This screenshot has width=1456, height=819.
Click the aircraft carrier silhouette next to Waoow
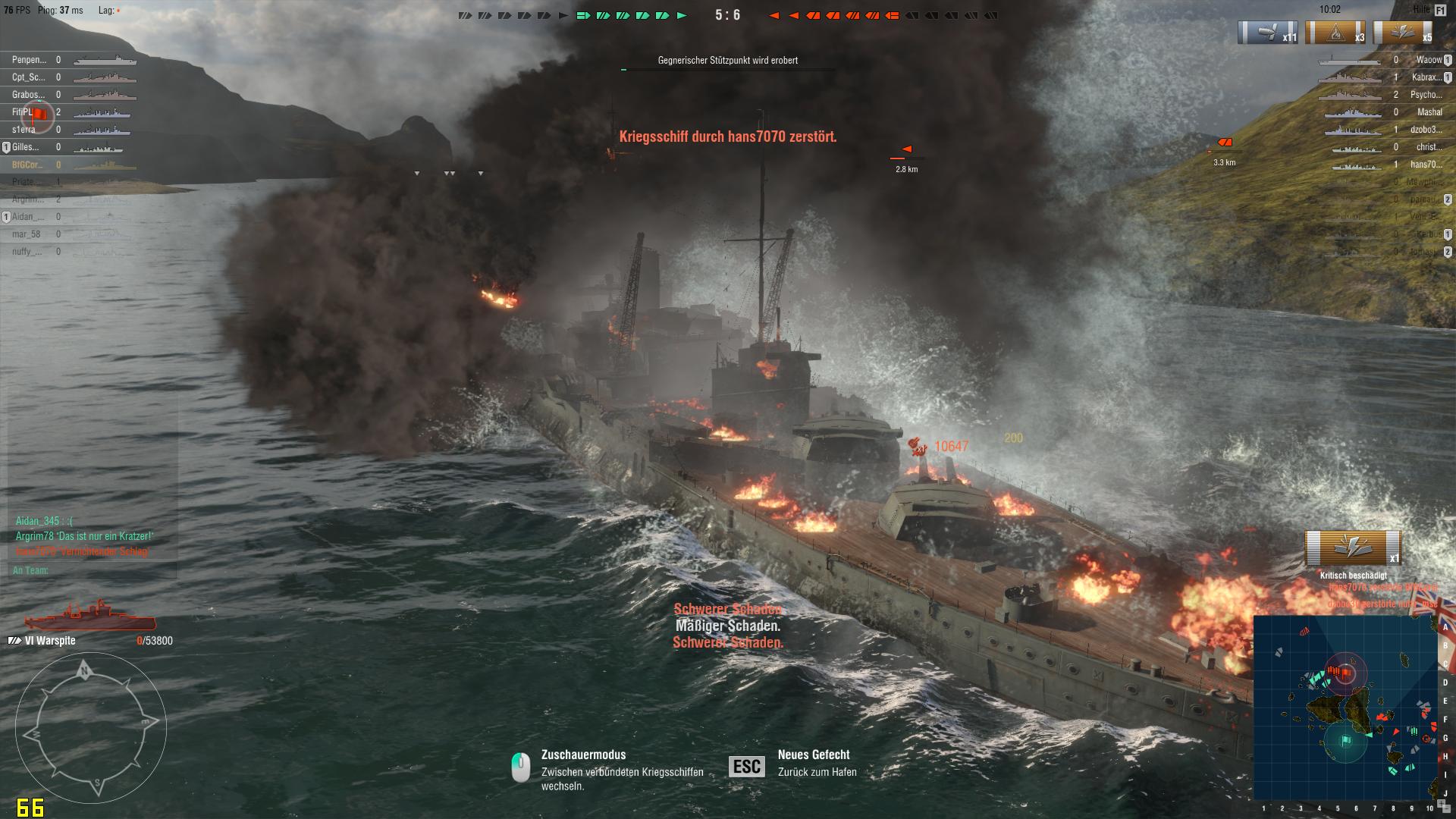[x=1350, y=61]
